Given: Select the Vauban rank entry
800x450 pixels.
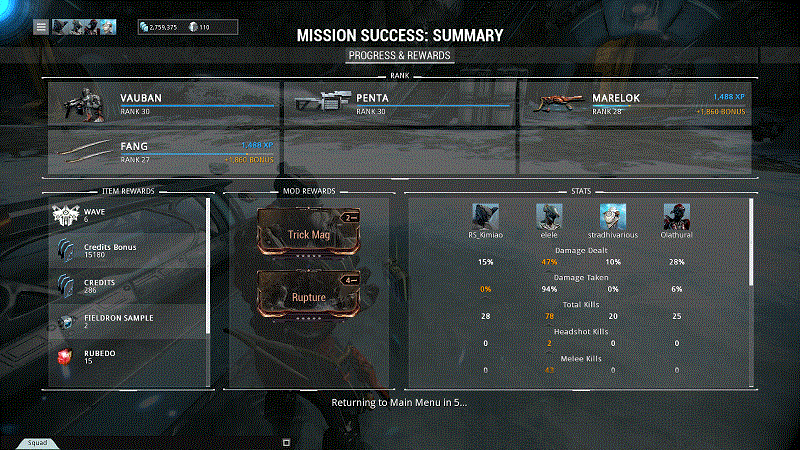Looking at the screenshot, I should (163, 102).
